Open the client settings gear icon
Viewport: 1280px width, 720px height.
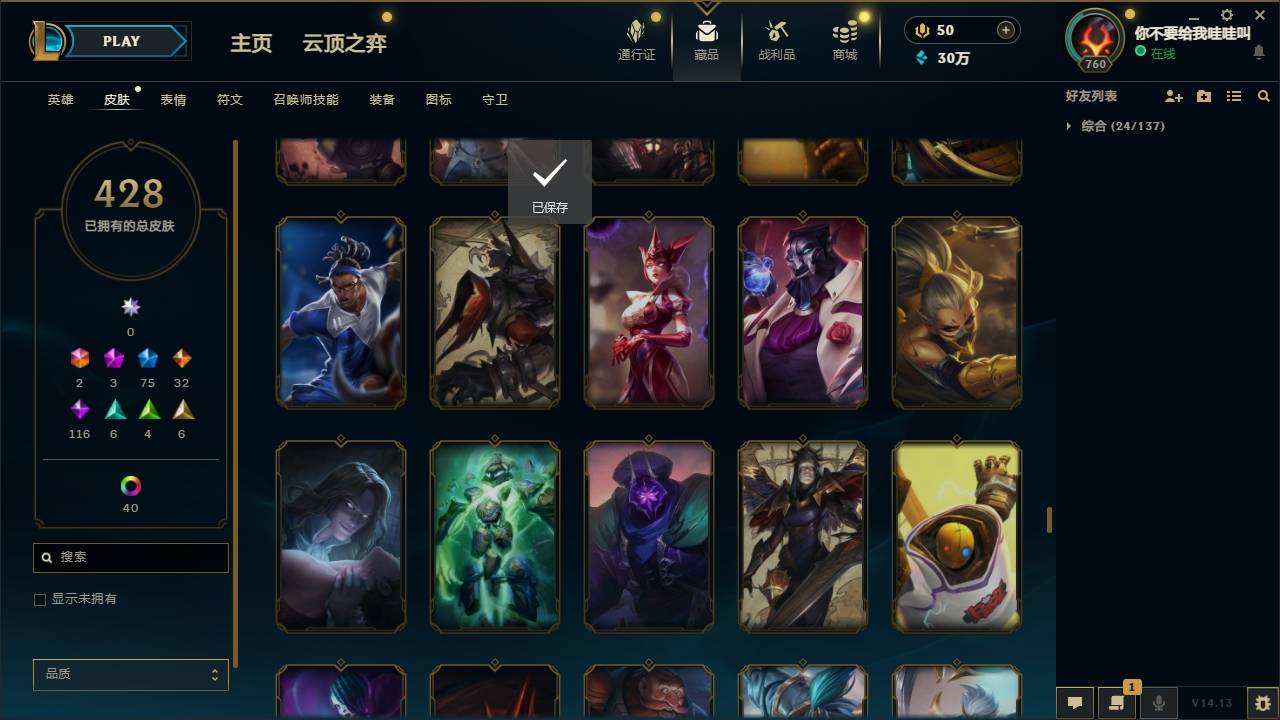coord(1226,15)
